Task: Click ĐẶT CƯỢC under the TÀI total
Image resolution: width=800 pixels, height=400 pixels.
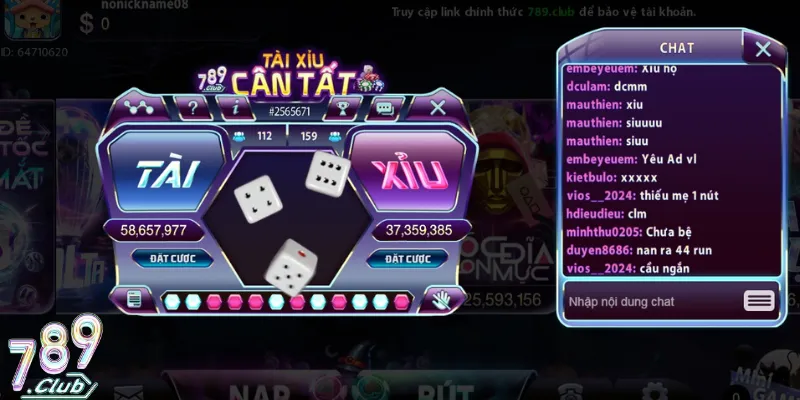Action: click(166, 259)
